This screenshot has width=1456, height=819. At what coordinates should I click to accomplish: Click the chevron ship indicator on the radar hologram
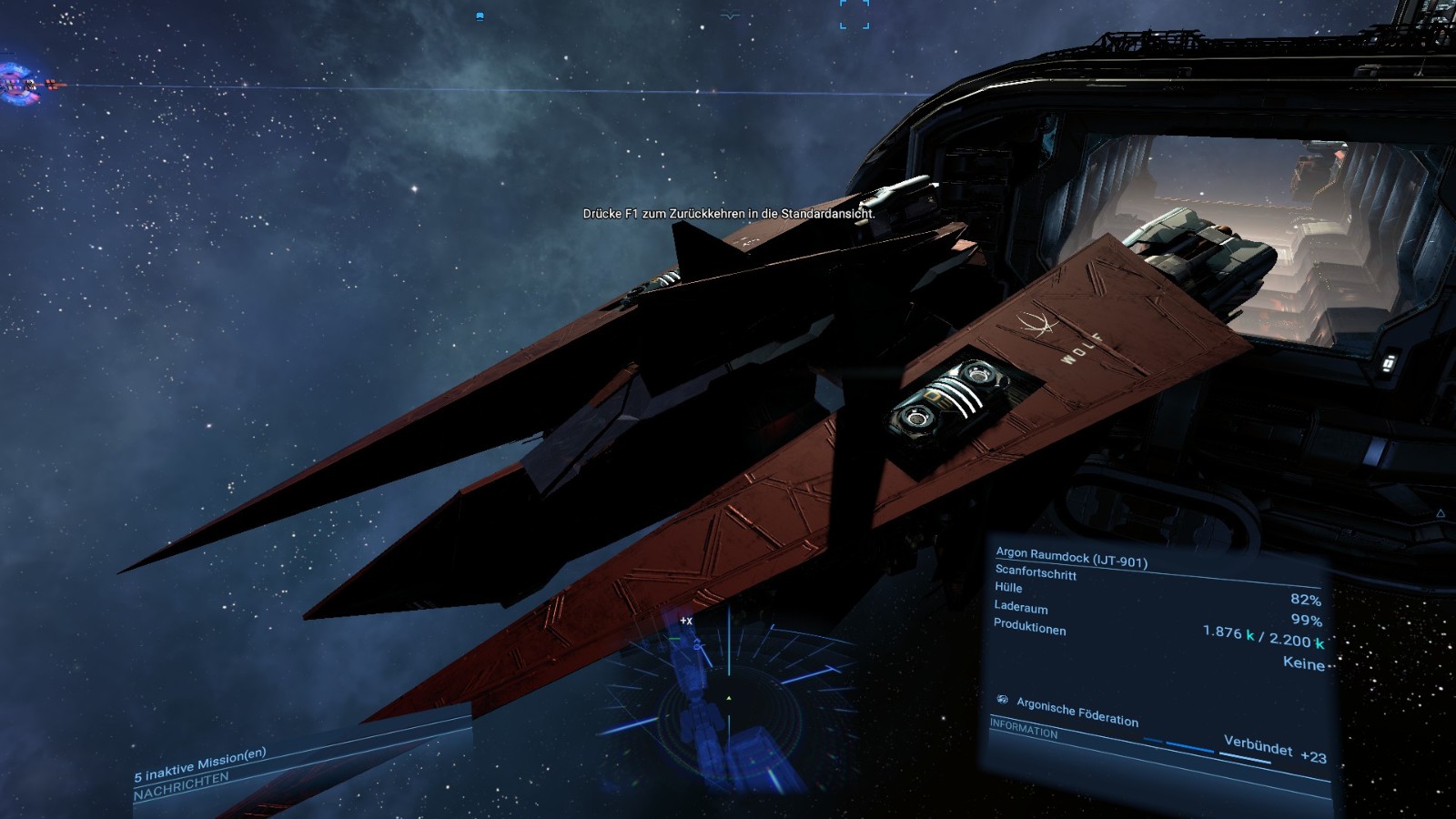click(697, 640)
